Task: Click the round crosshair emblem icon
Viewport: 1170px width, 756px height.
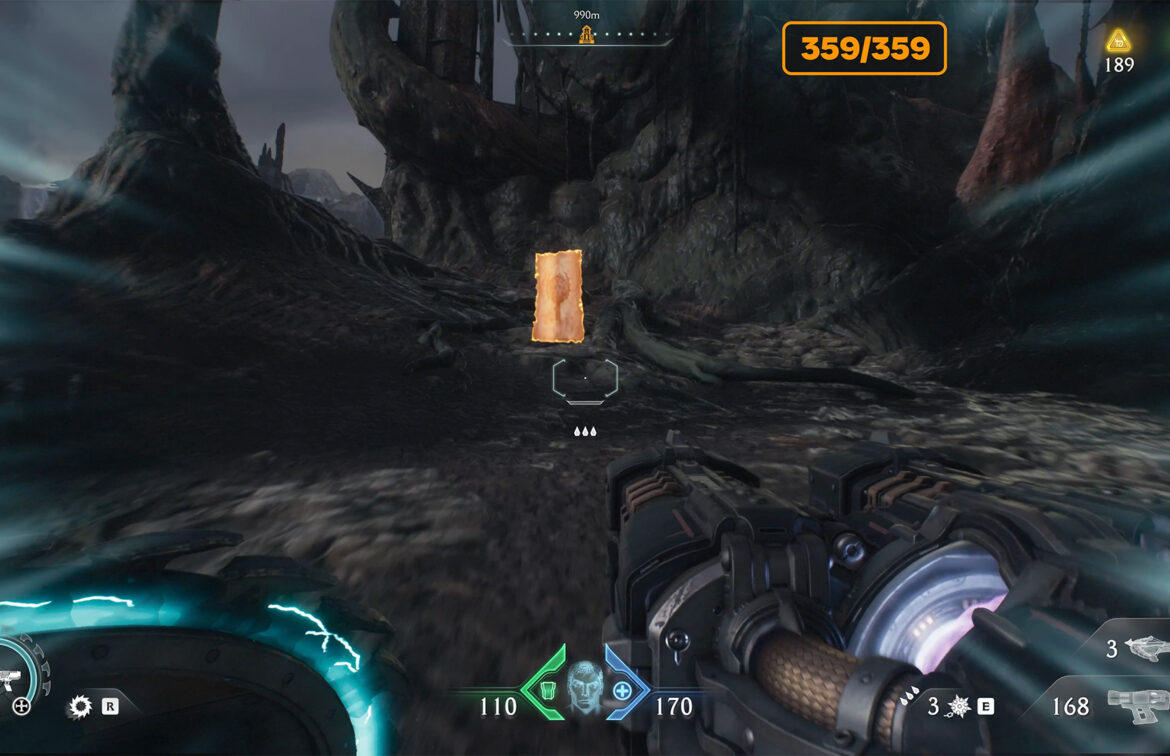Action: pos(21,707)
